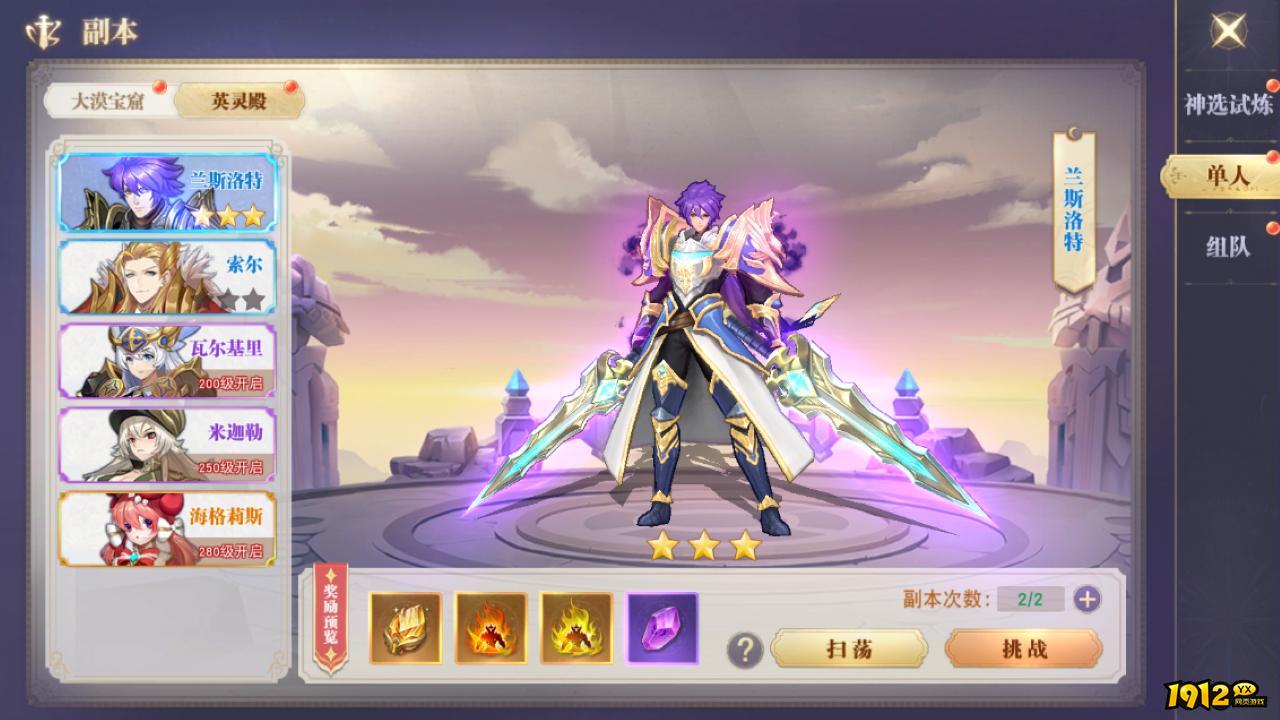Viewport: 1280px width, 720px height.
Task: Select the 组队 team mode option
Action: pos(1222,253)
